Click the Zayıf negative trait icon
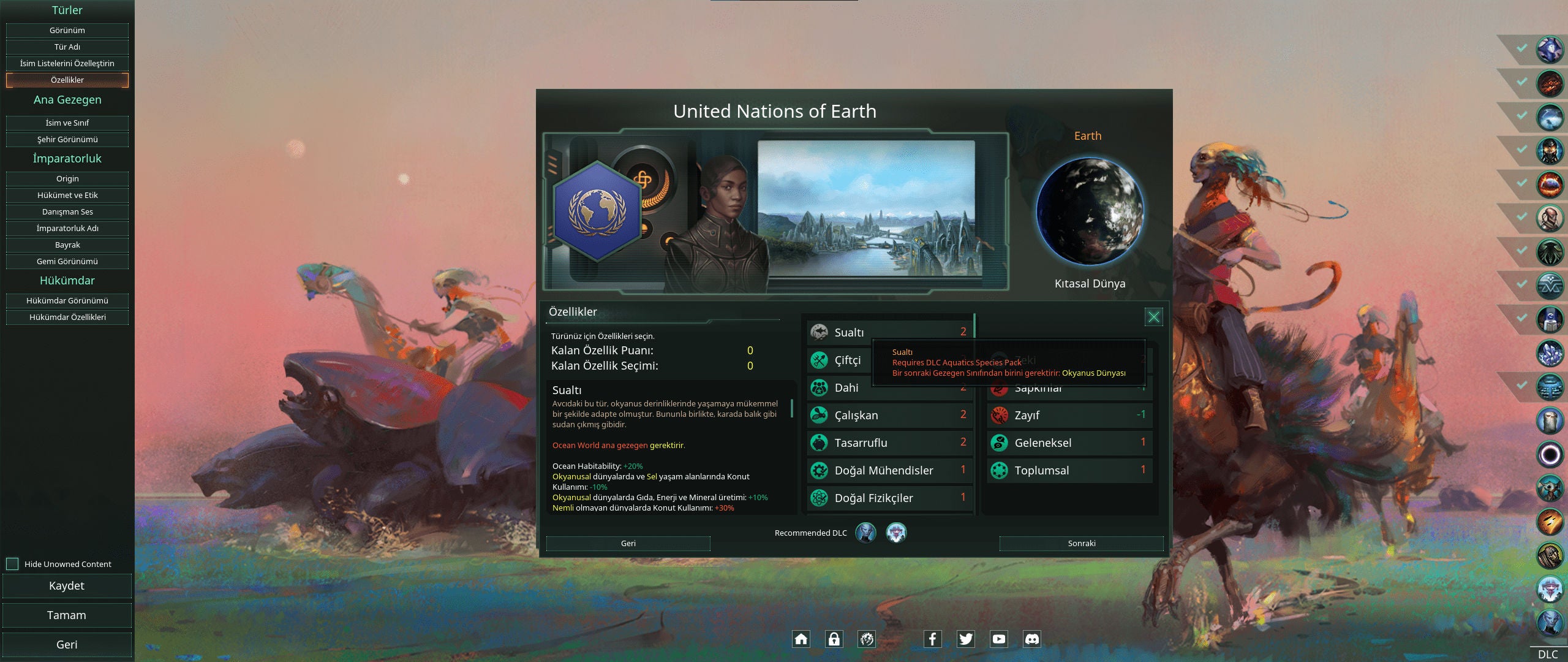The height and width of the screenshot is (662, 1568). click(998, 415)
